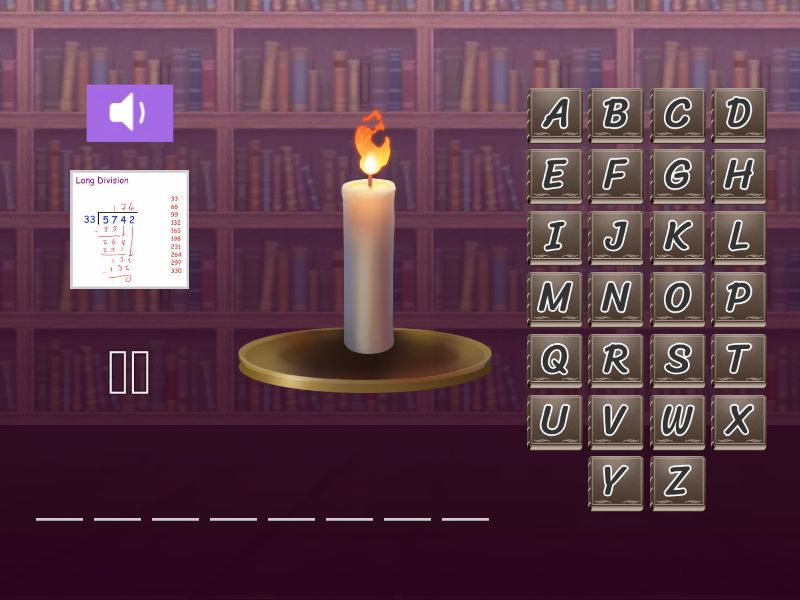Guess the letter A
Viewport: 800px width, 600px height.
point(555,114)
